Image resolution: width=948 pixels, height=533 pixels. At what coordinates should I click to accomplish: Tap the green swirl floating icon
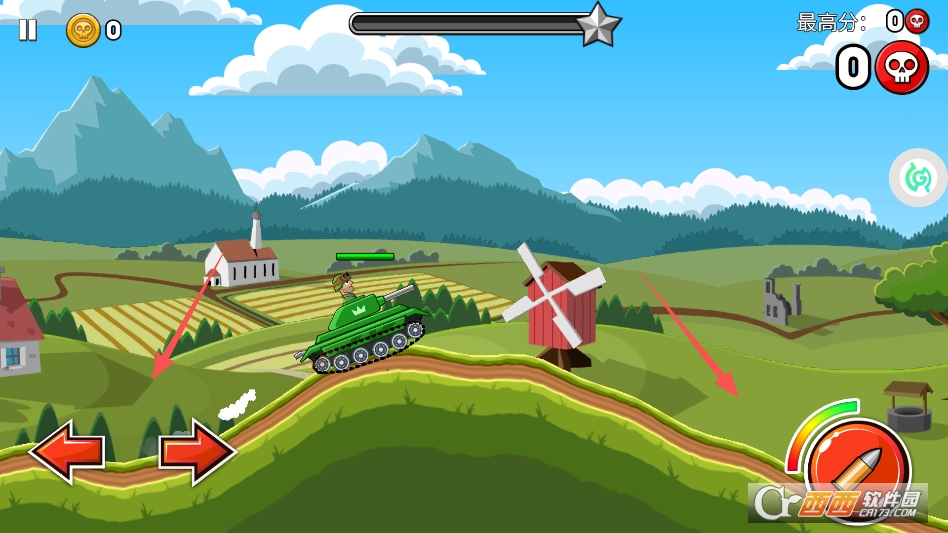pyautogui.click(x=917, y=178)
